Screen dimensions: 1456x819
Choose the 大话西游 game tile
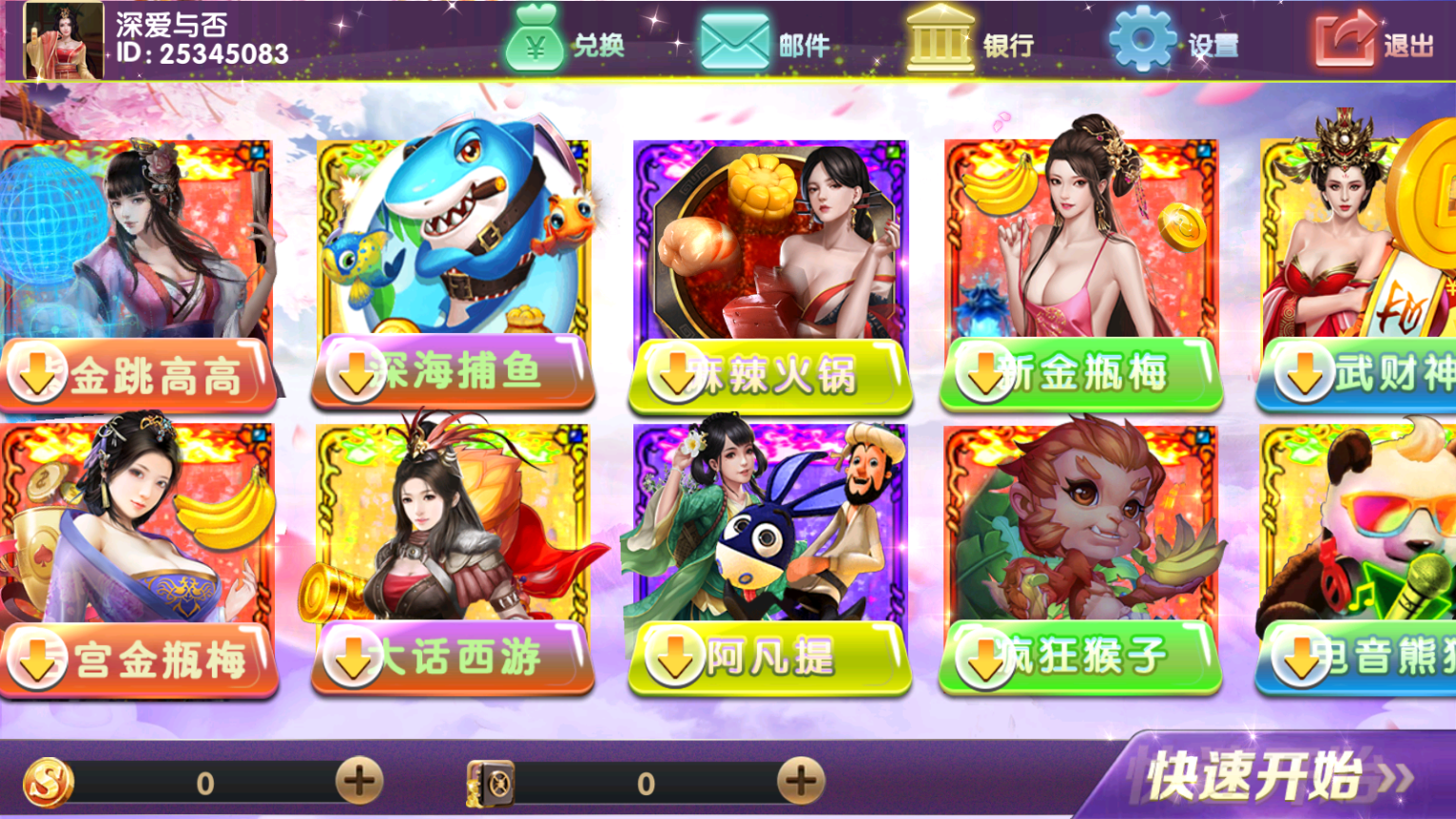(453, 561)
